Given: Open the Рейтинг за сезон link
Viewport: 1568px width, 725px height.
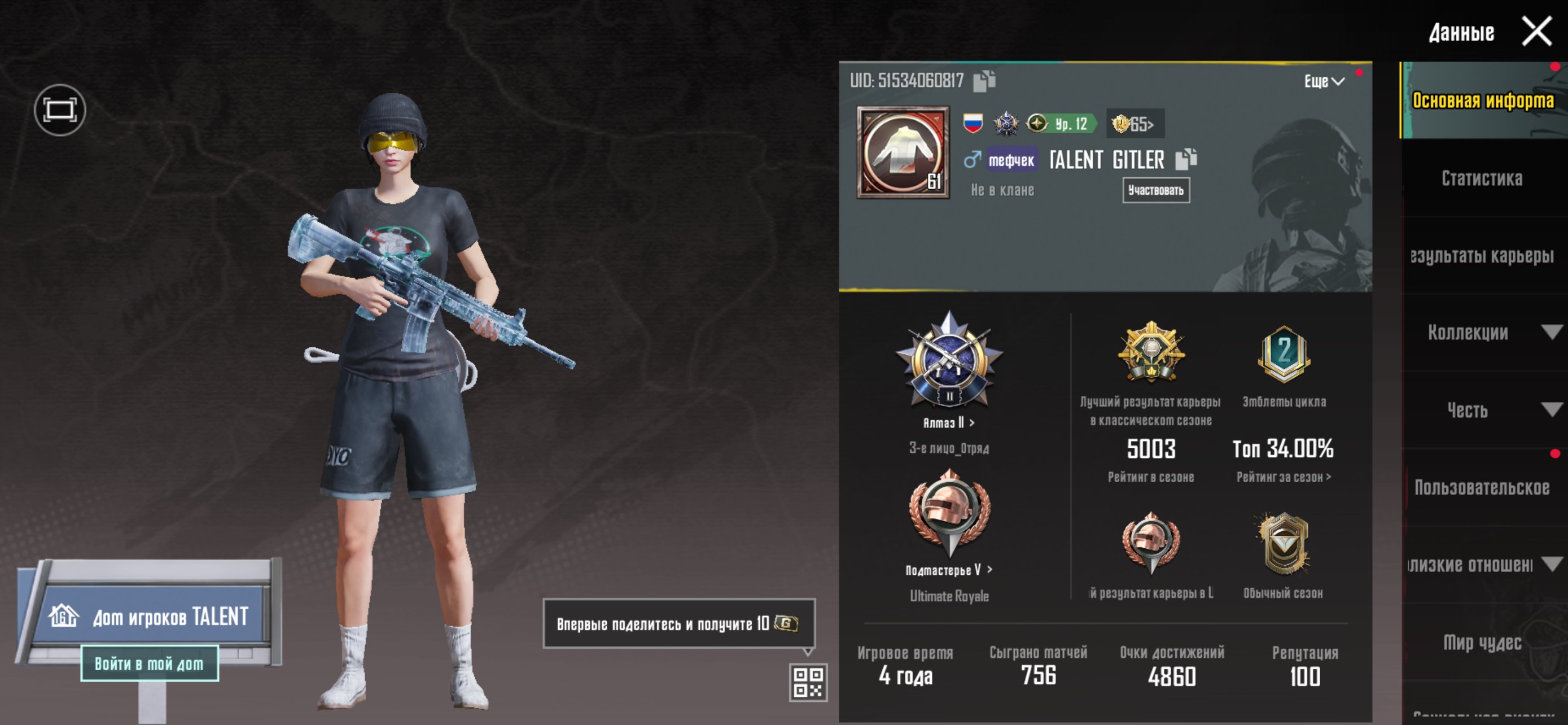Looking at the screenshot, I should (1283, 477).
